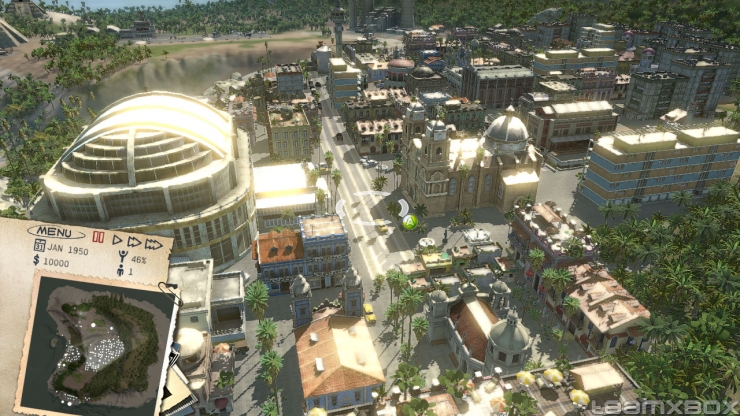
Task: Choose the triple-arrow fastest speed
Action: (x=153, y=243)
